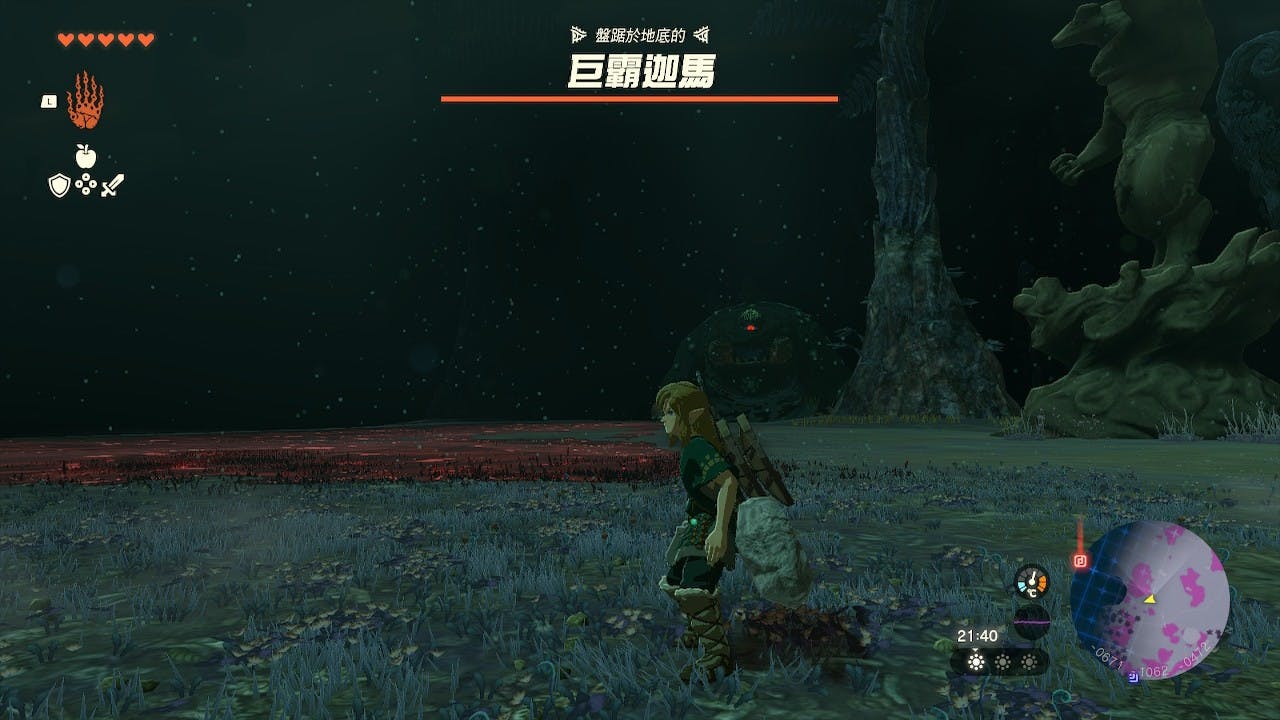Image resolution: width=1280 pixels, height=720 pixels.
Task: Click the temperature gauge icon
Action: pyautogui.click(x=1031, y=582)
